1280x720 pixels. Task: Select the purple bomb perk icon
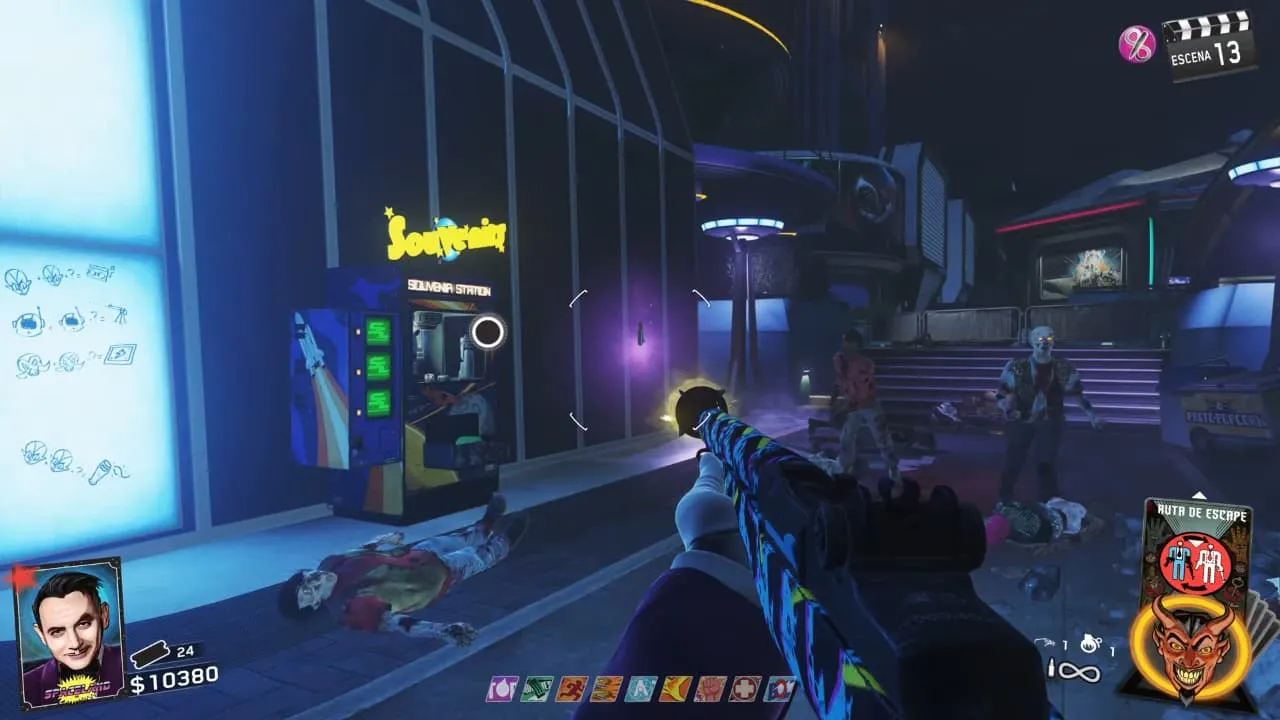pos(500,689)
